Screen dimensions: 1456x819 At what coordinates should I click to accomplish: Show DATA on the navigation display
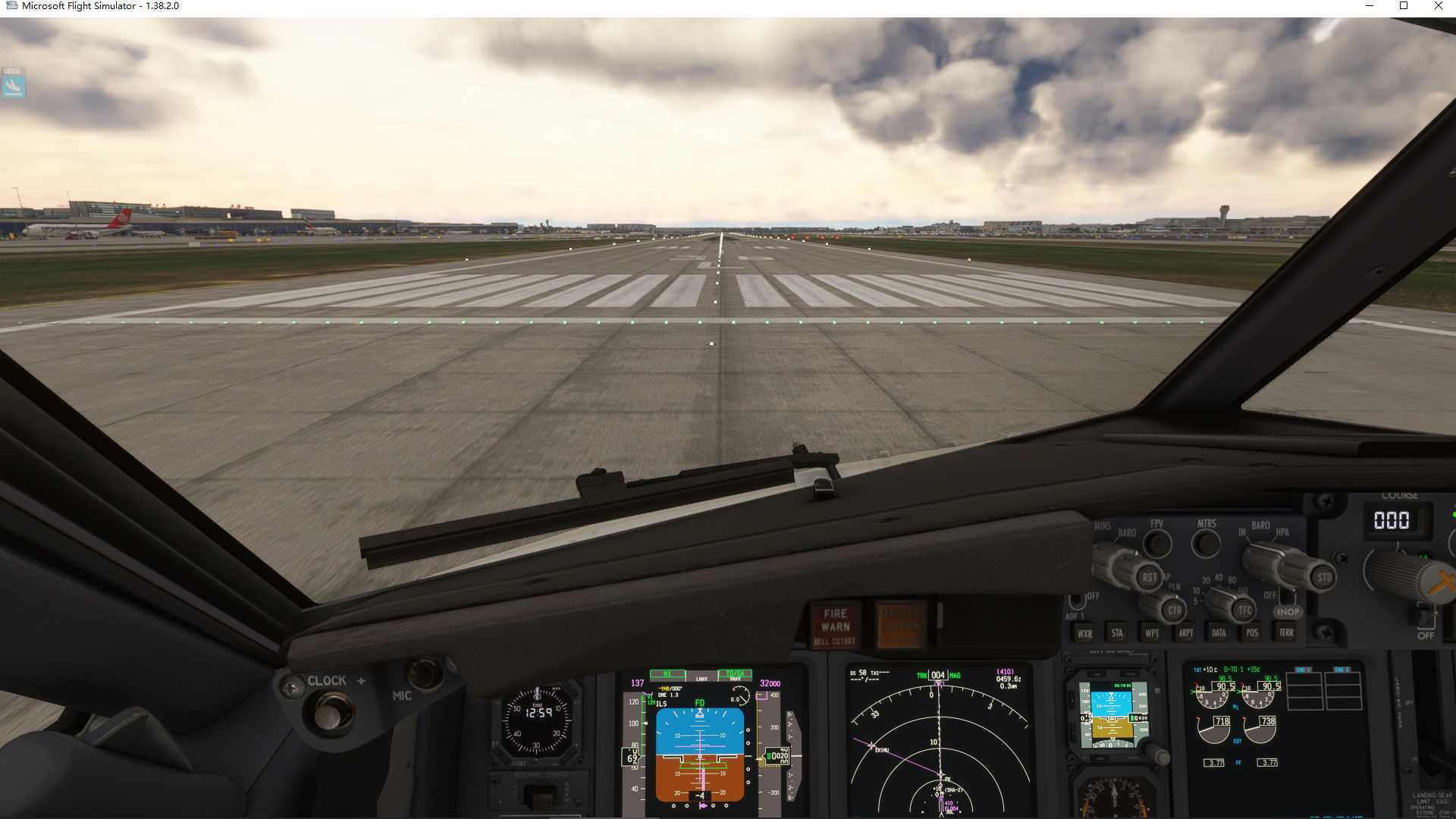(1219, 632)
